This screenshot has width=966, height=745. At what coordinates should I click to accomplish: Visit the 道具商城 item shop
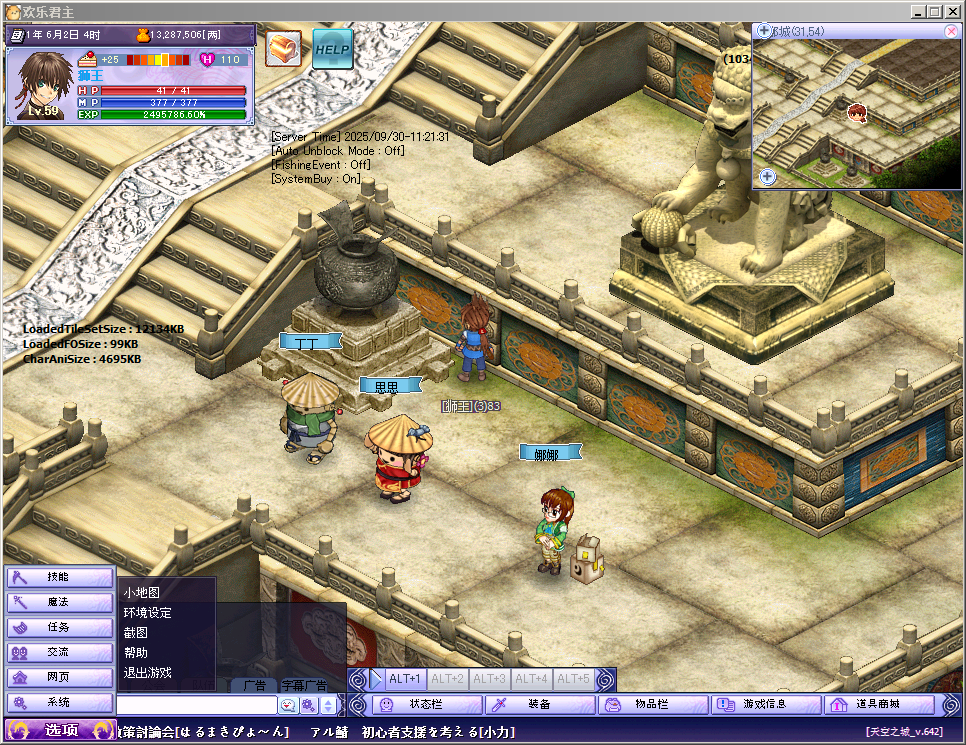(879, 704)
